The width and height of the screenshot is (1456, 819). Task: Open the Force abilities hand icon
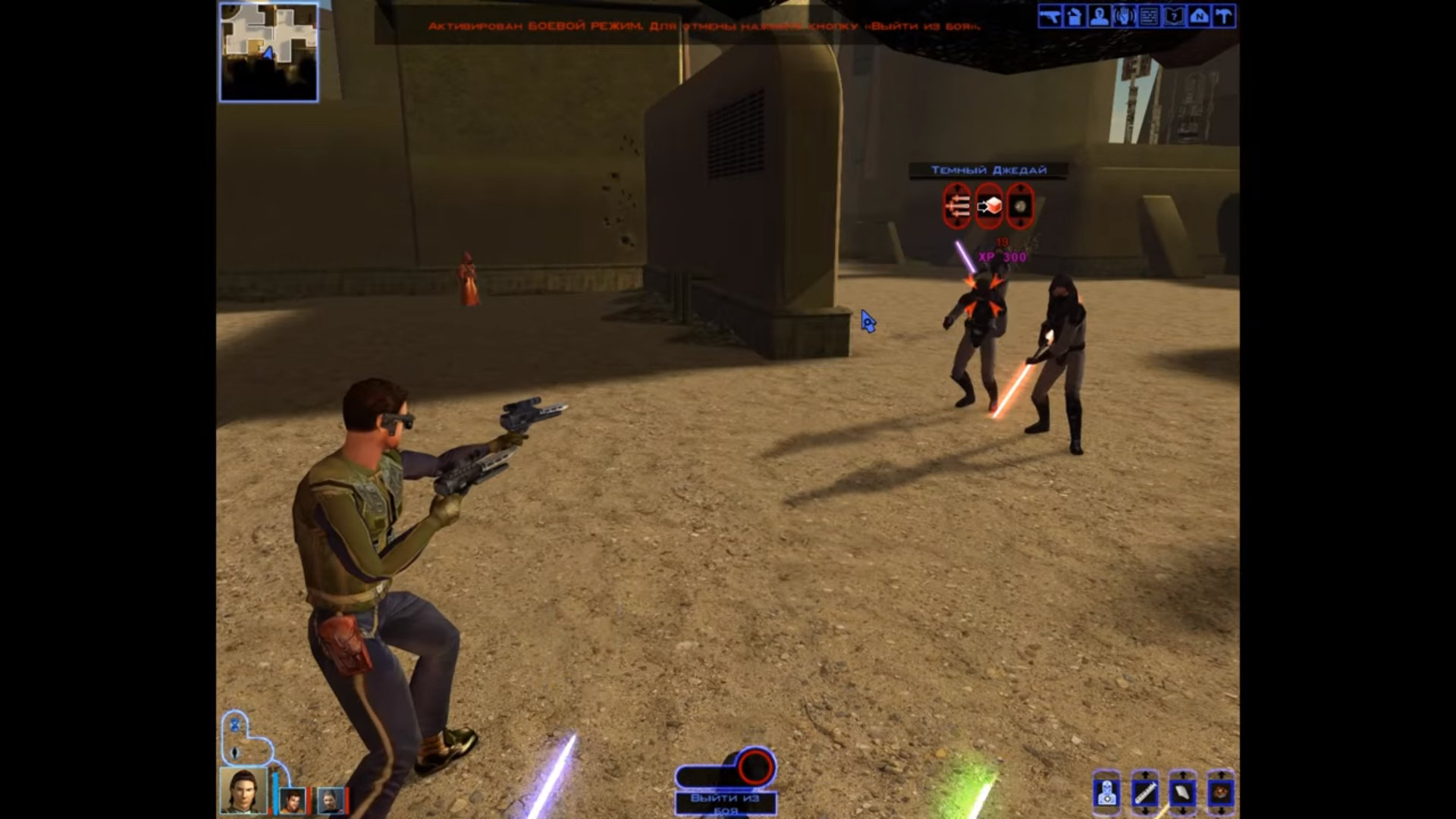click(1124, 17)
